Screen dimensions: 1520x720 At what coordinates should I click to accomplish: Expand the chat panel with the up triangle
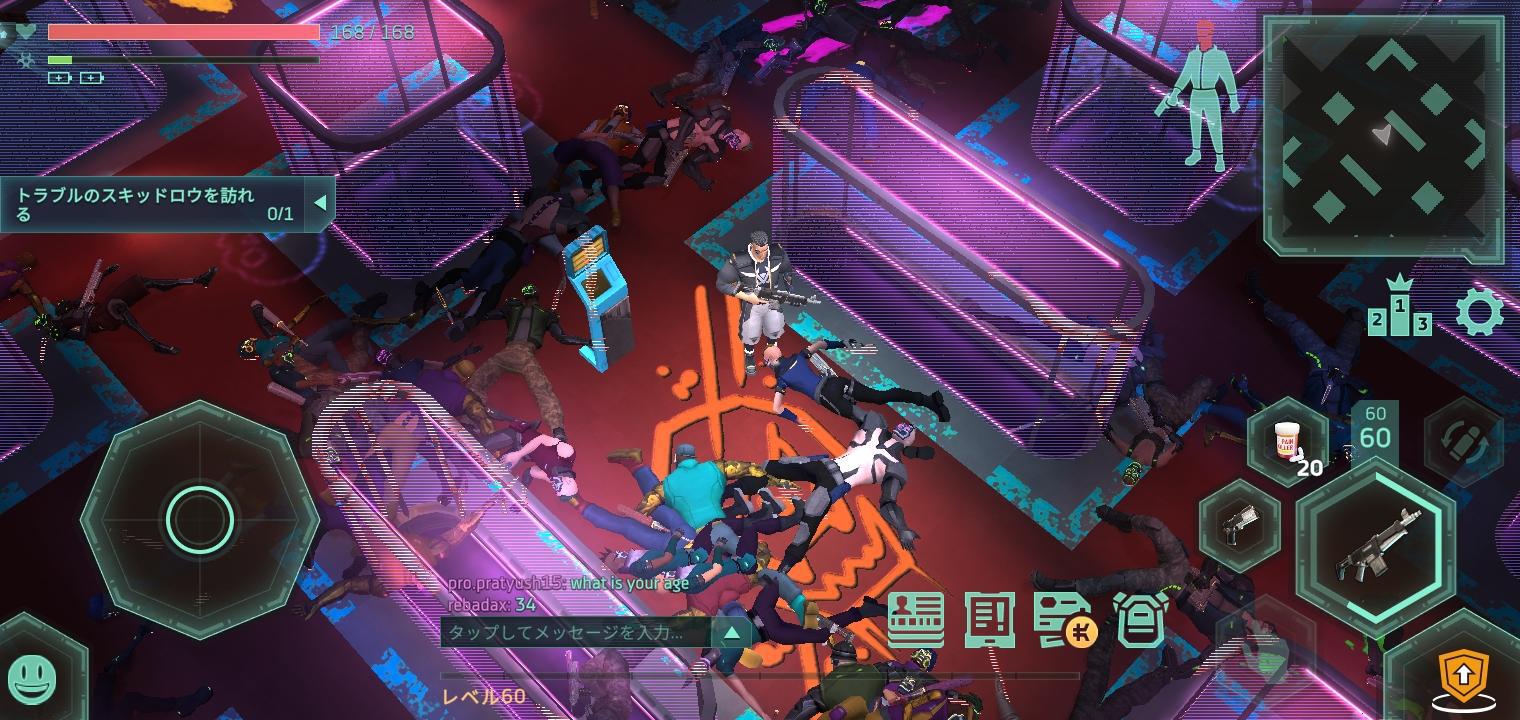click(731, 632)
